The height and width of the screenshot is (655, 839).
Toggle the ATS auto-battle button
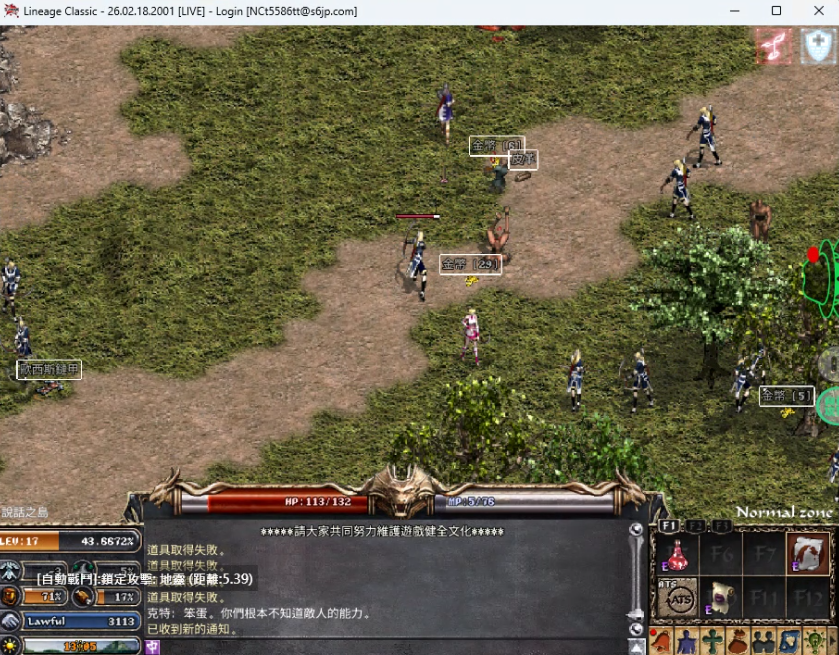(677, 597)
